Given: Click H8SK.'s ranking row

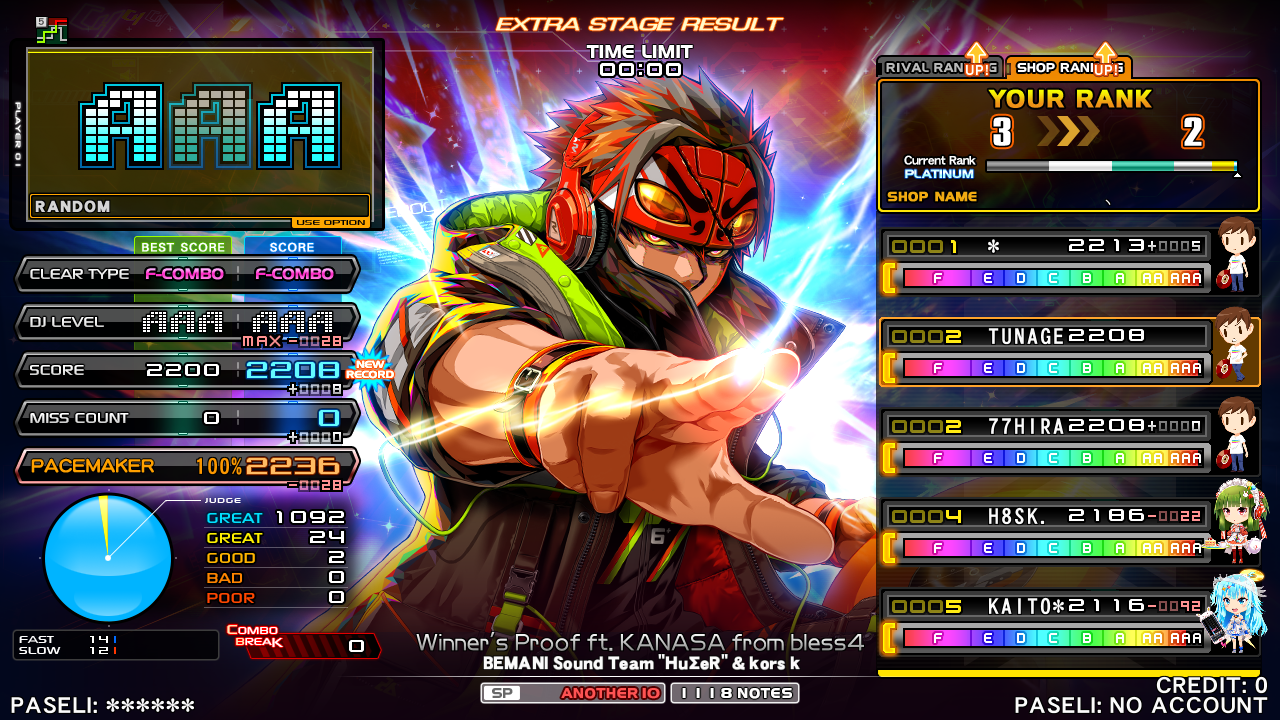Looking at the screenshot, I should [x=1046, y=532].
